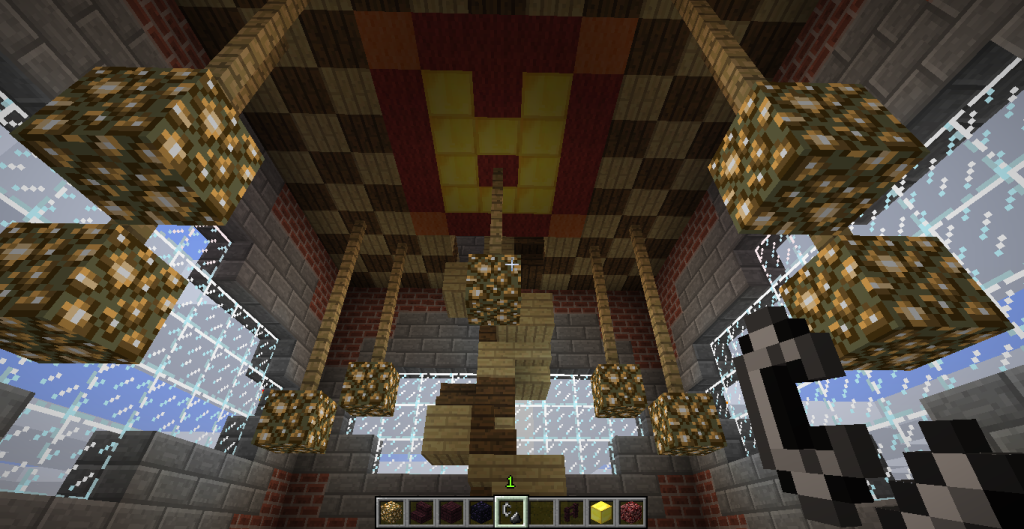Select the nether brick stairs slot
1024x529 pixels.
coord(421,512)
